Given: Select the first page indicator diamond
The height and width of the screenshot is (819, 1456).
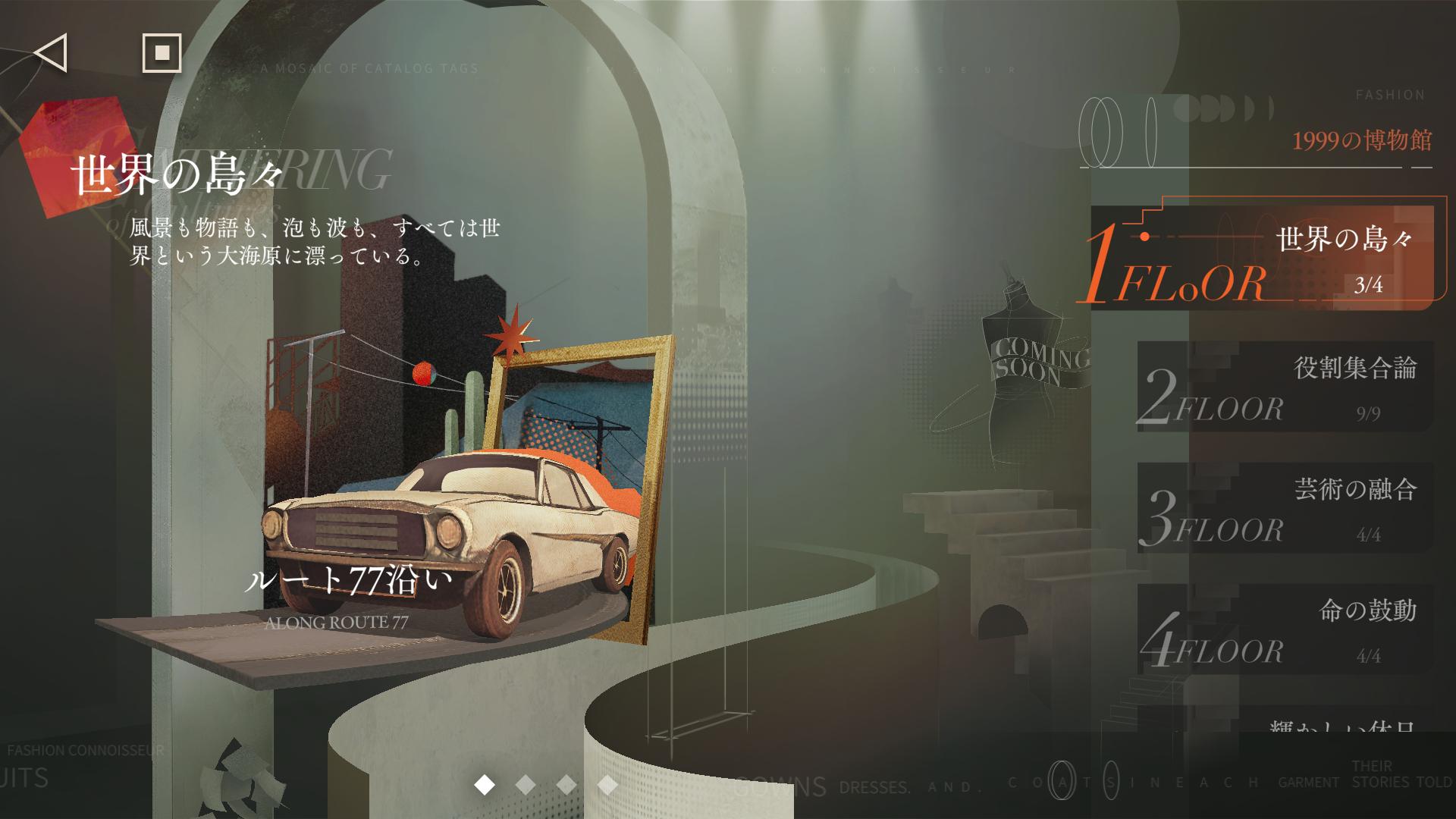Looking at the screenshot, I should [x=485, y=785].
